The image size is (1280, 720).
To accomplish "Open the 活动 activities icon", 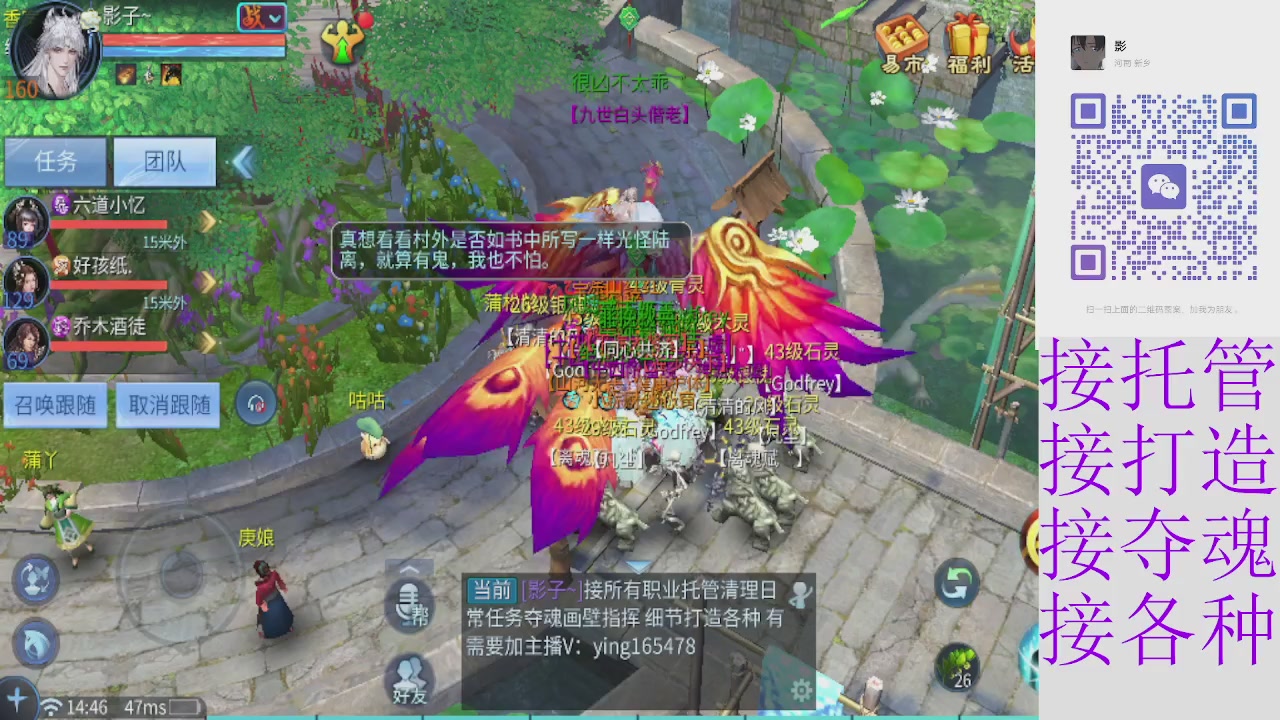I will [x=1020, y=42].
